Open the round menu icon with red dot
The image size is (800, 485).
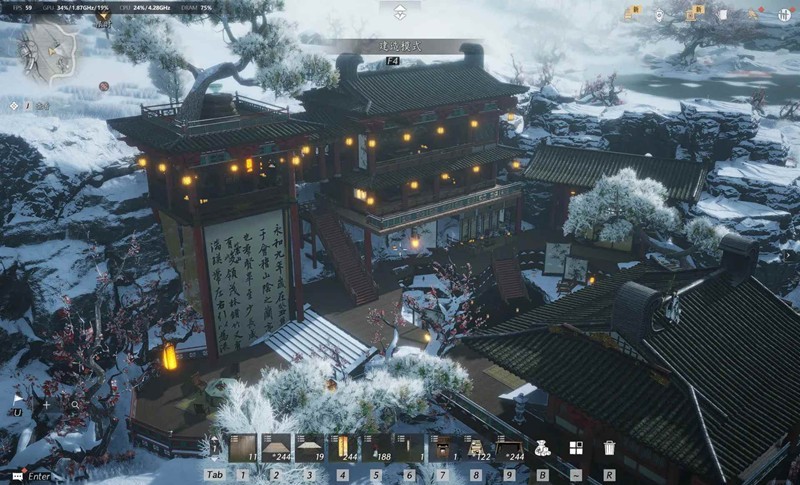[786, 15]
